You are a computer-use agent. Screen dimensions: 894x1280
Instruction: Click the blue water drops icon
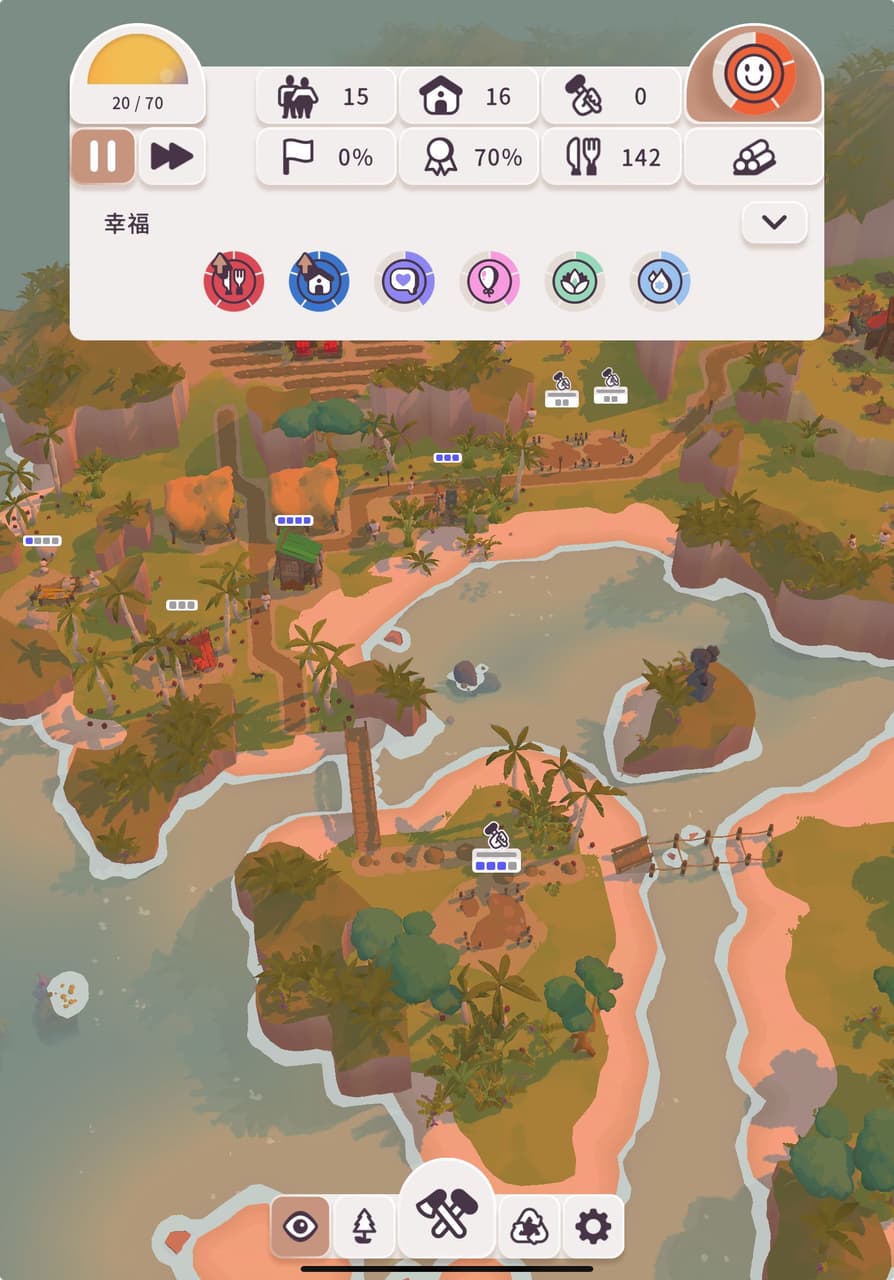[x=660, y=281]
